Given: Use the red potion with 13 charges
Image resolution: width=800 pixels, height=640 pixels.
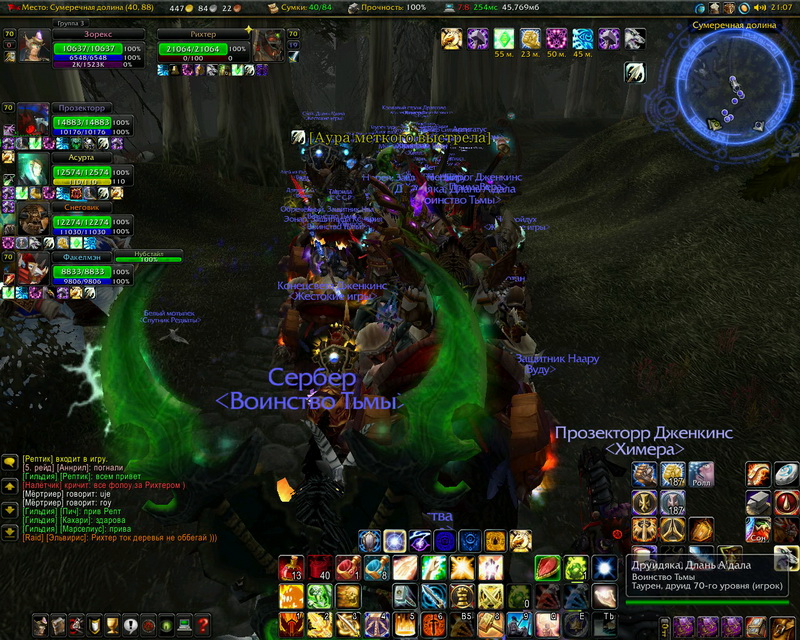Looking at the screenshot, I should tap(293, 569).
